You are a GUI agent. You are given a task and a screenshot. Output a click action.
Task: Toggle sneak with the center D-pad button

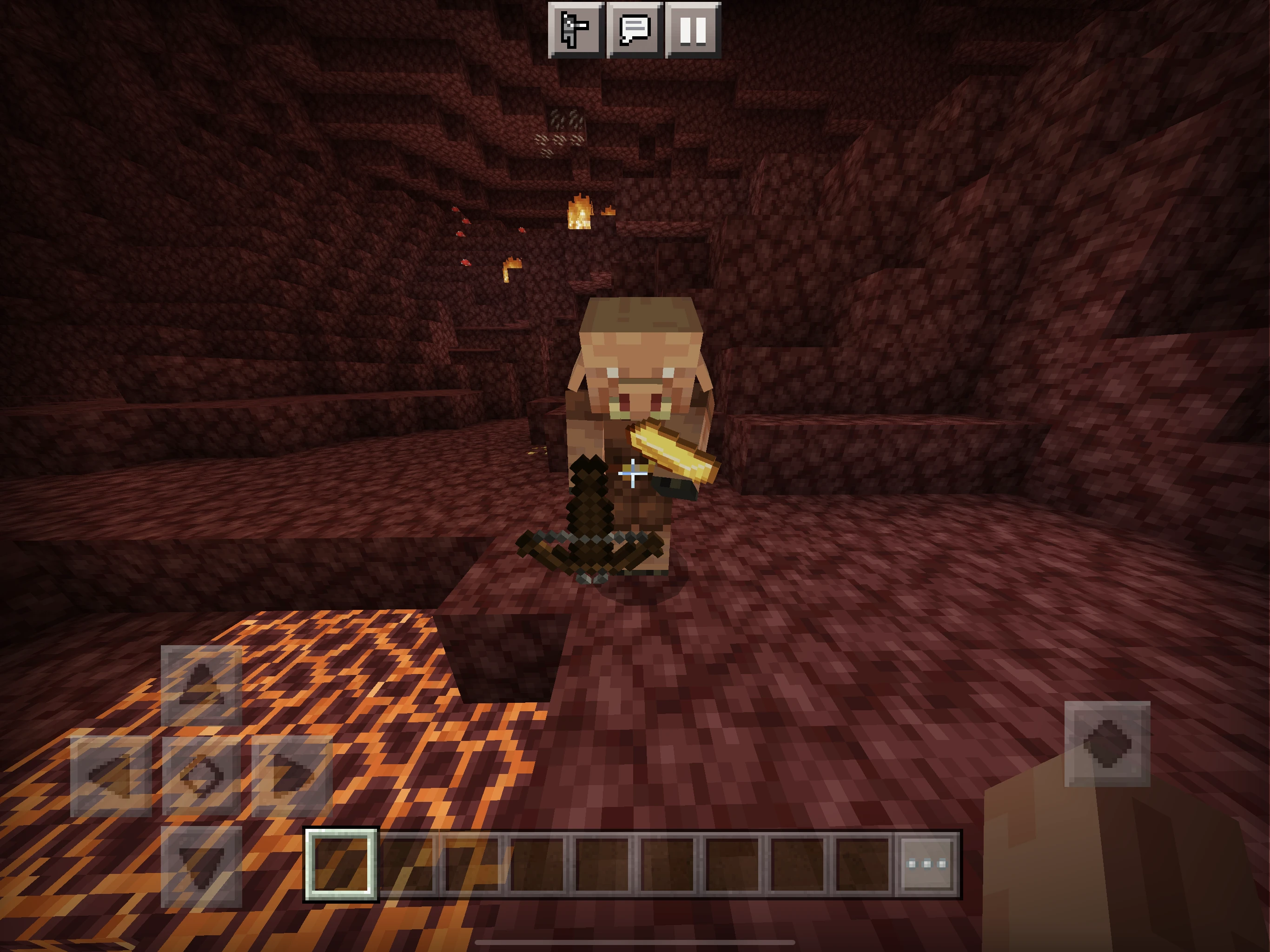(201, 776)
